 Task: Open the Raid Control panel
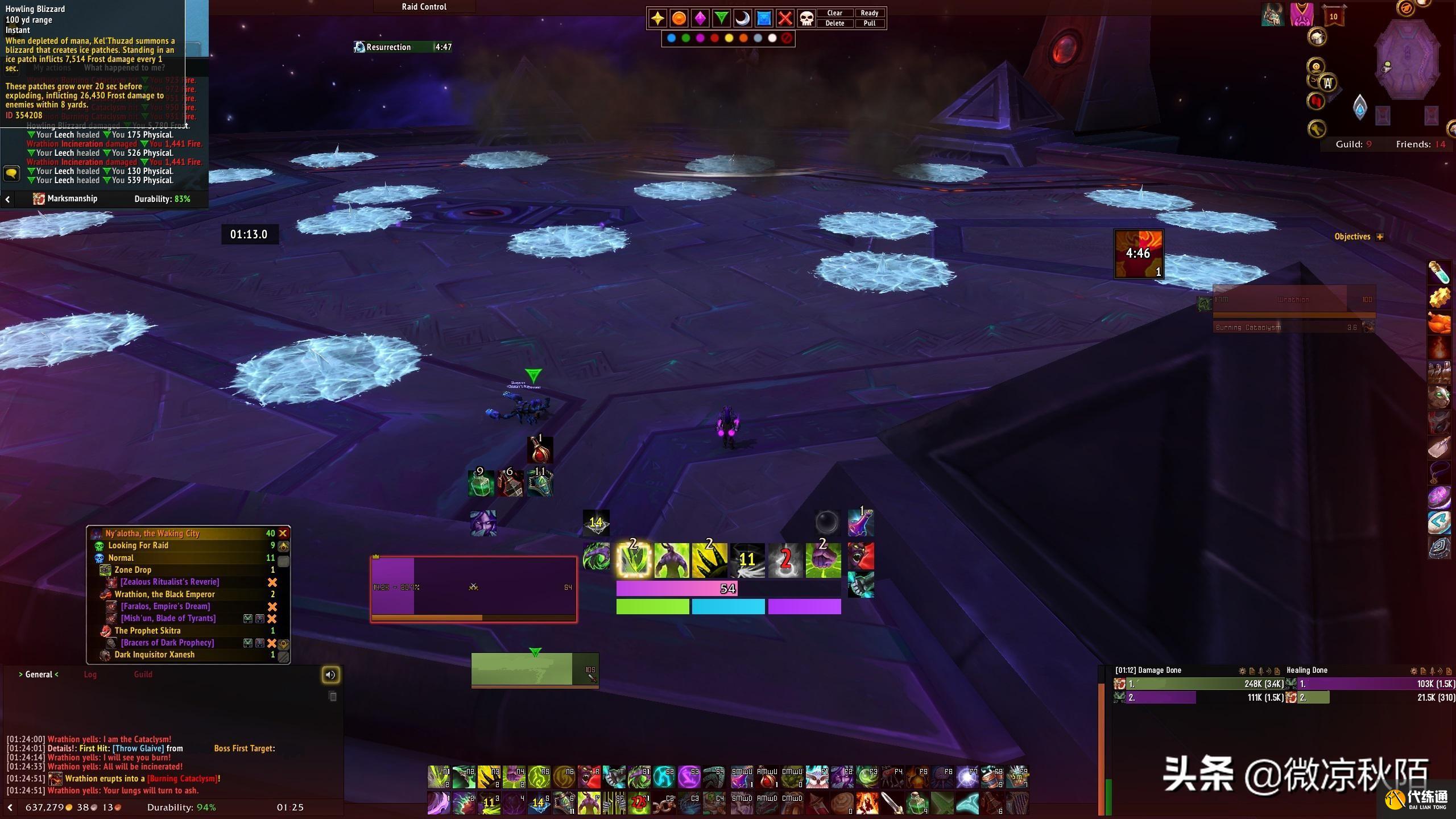coord(424,7)
